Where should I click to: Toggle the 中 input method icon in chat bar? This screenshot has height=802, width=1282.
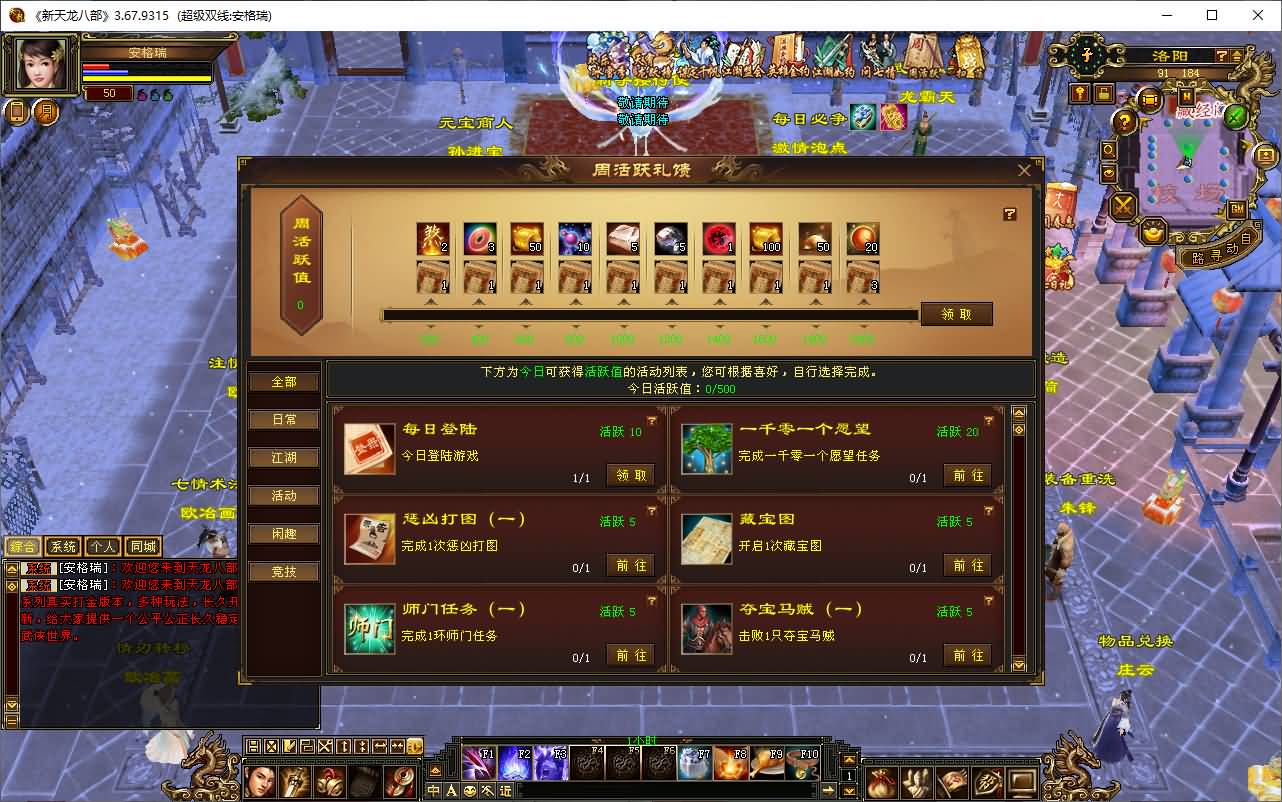[x=433, y=791]
